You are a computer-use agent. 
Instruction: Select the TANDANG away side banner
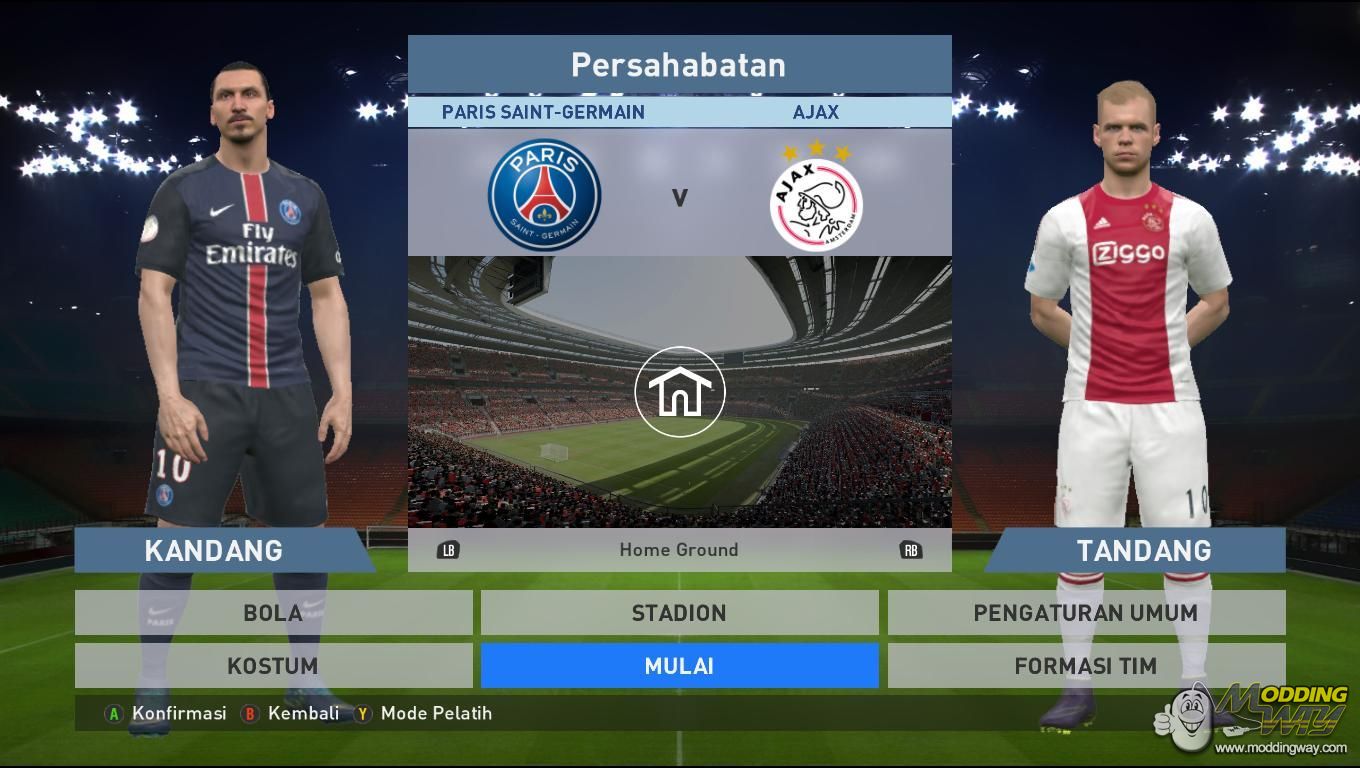[x=1143, y=551]
